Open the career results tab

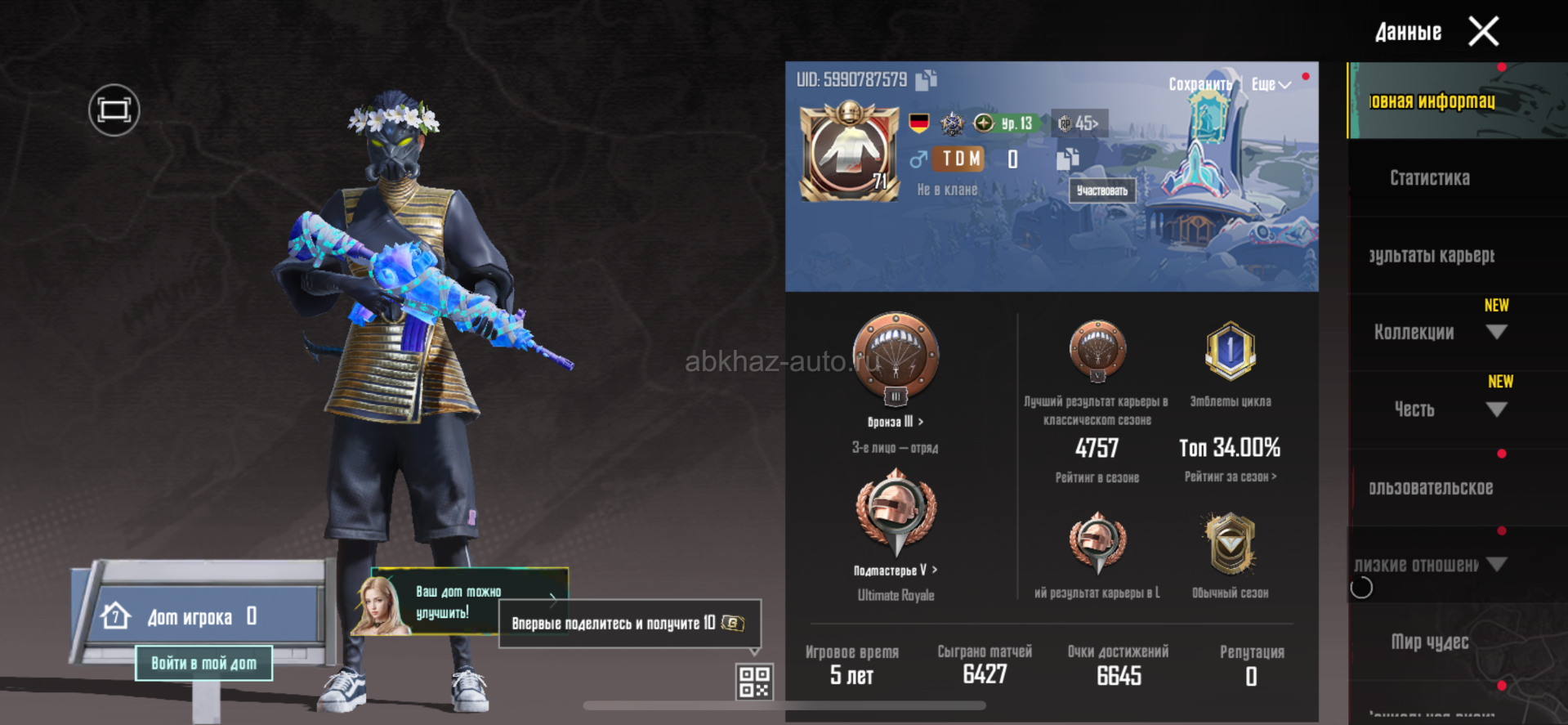[x=1432, y=256]
